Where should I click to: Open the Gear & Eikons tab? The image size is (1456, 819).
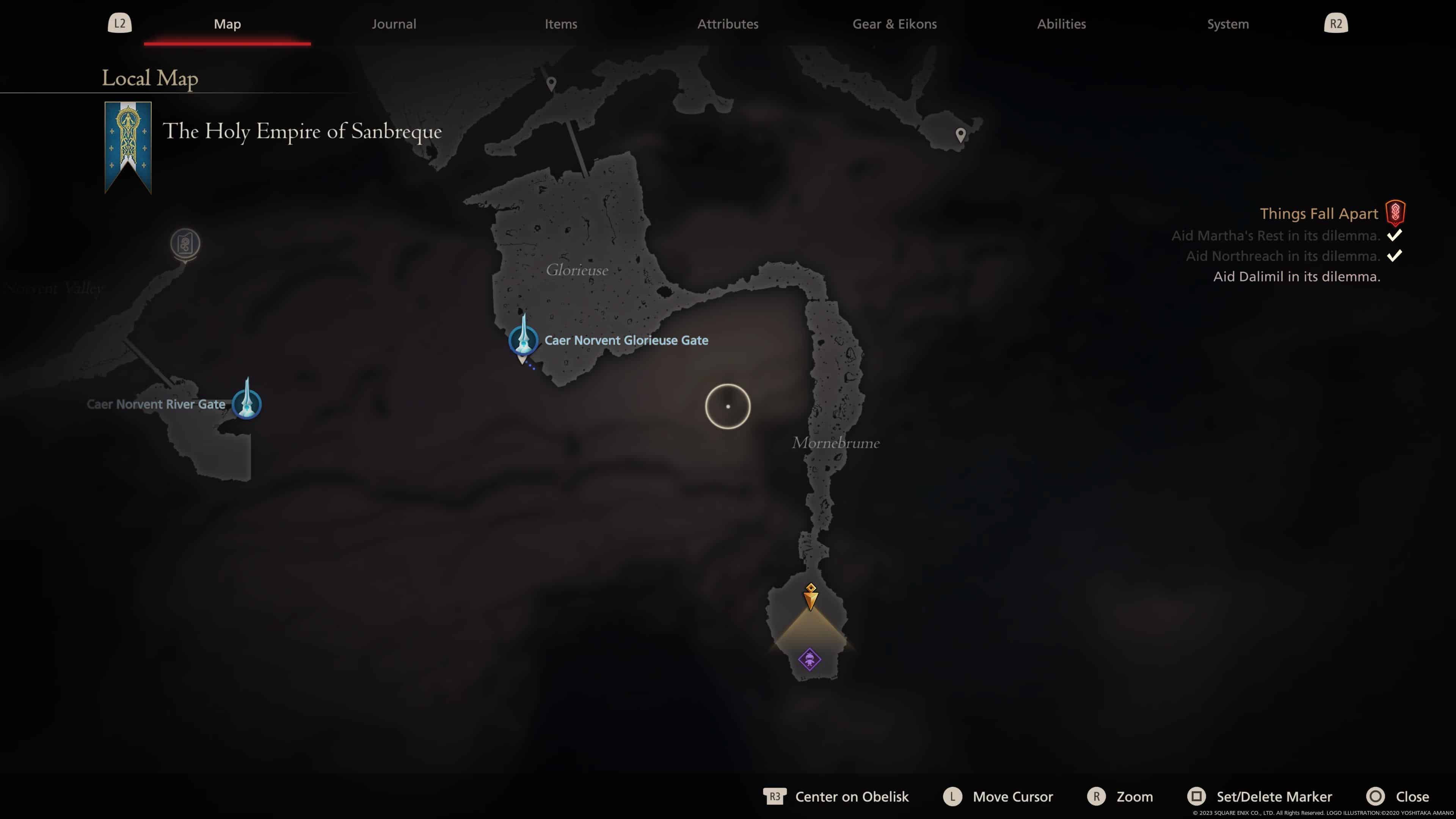click(894, 24)
